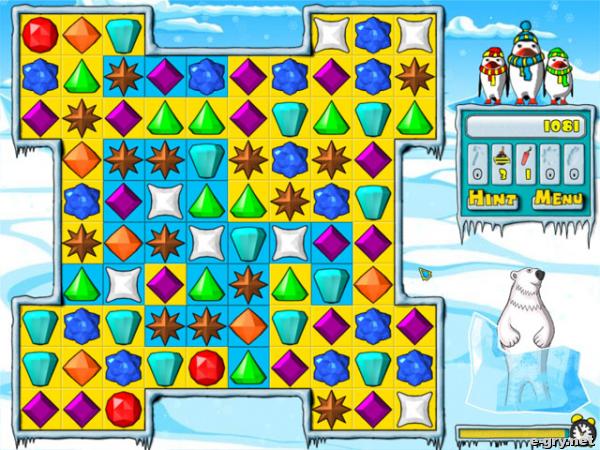Choose the white gem in the bottom row
Screen dimensions: 600x450
pyautogui.click(x=412, y=406)
